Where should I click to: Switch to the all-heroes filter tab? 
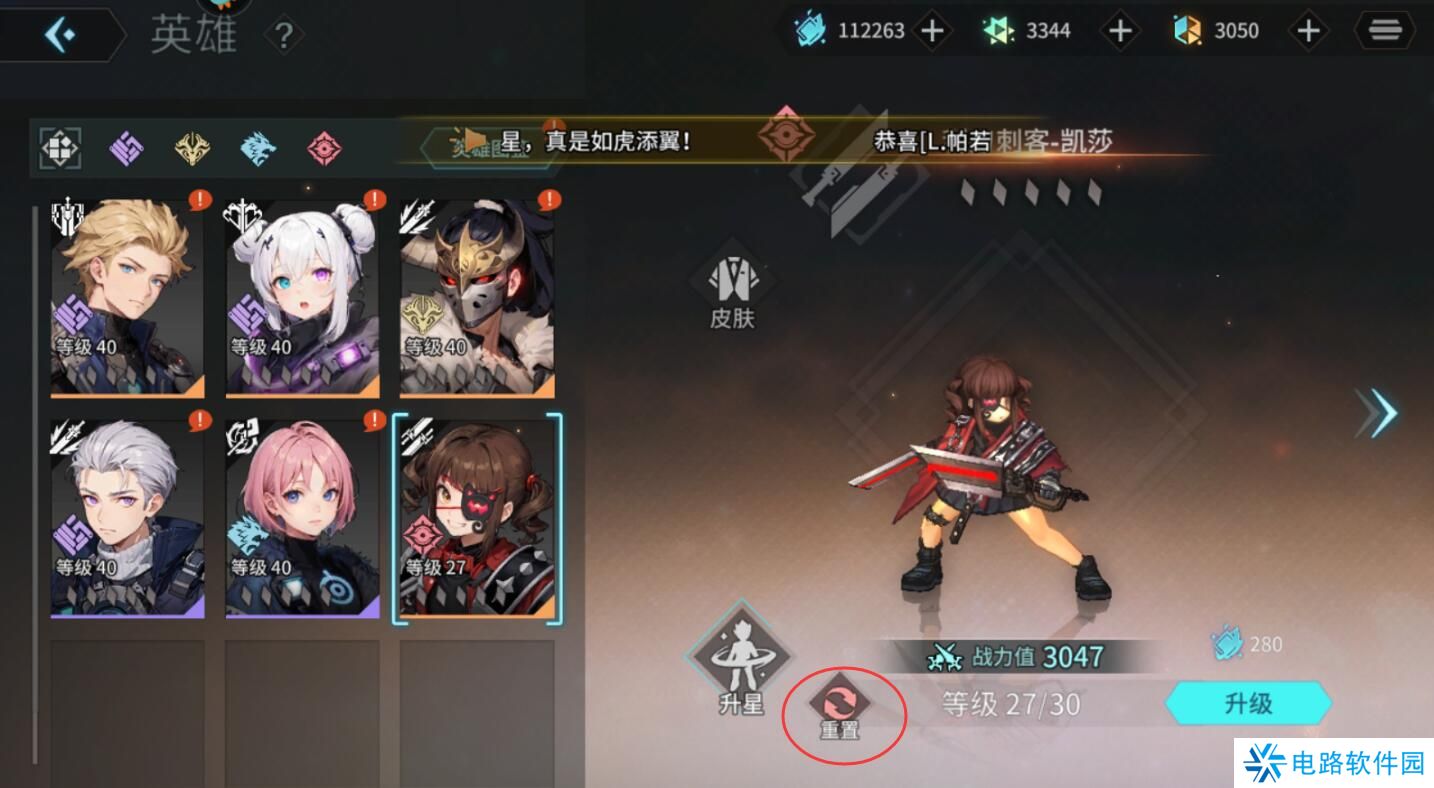coord(59,147)
